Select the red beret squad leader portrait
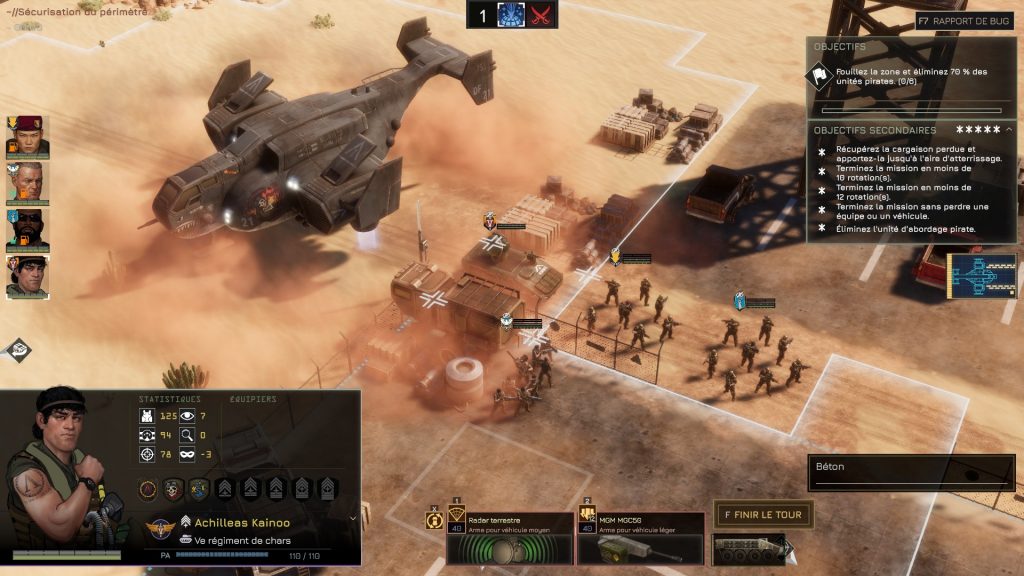The image size is (1024, 576). coord(25,137)
